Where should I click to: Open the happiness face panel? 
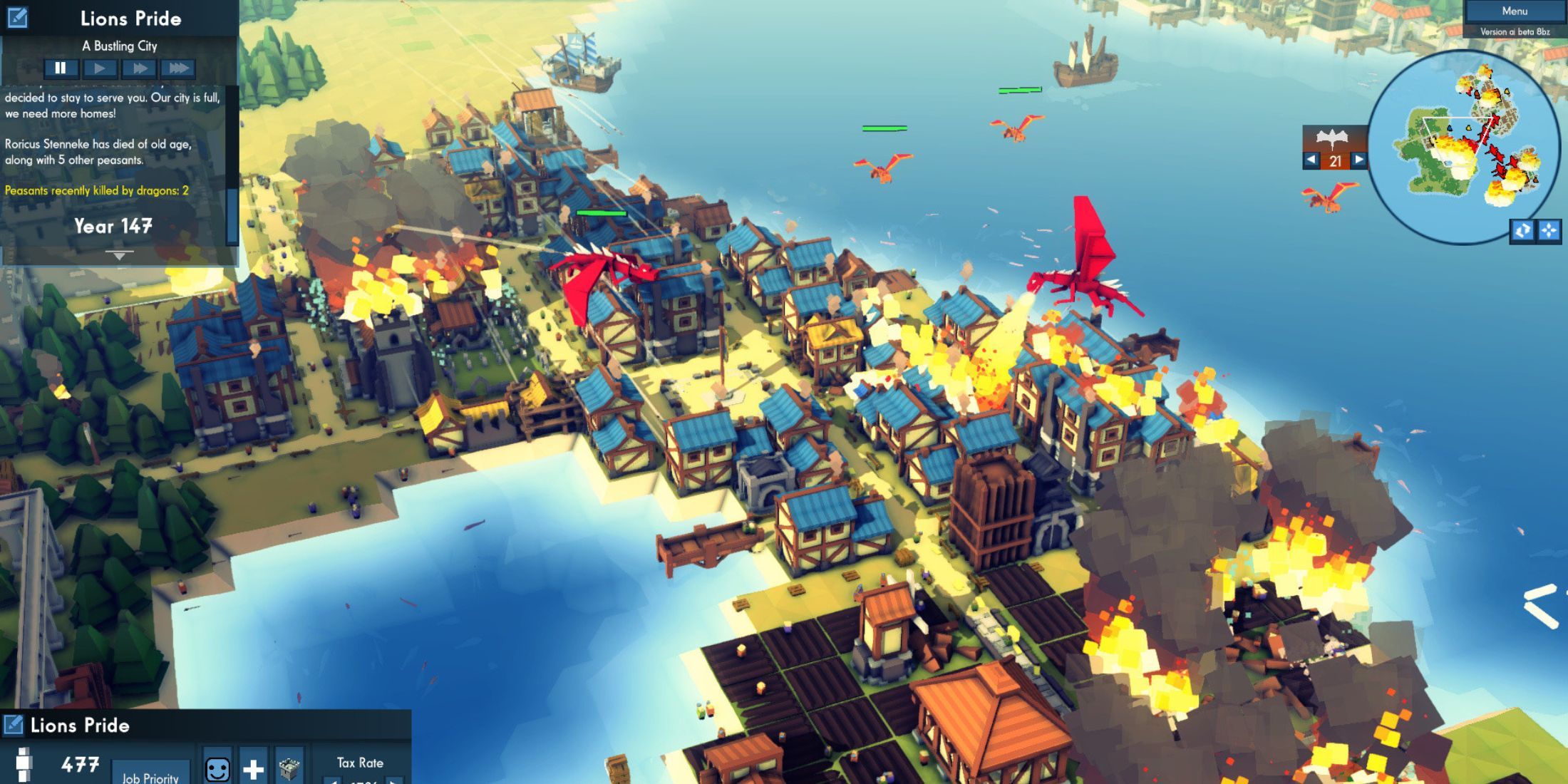click(x=217, y=770)
